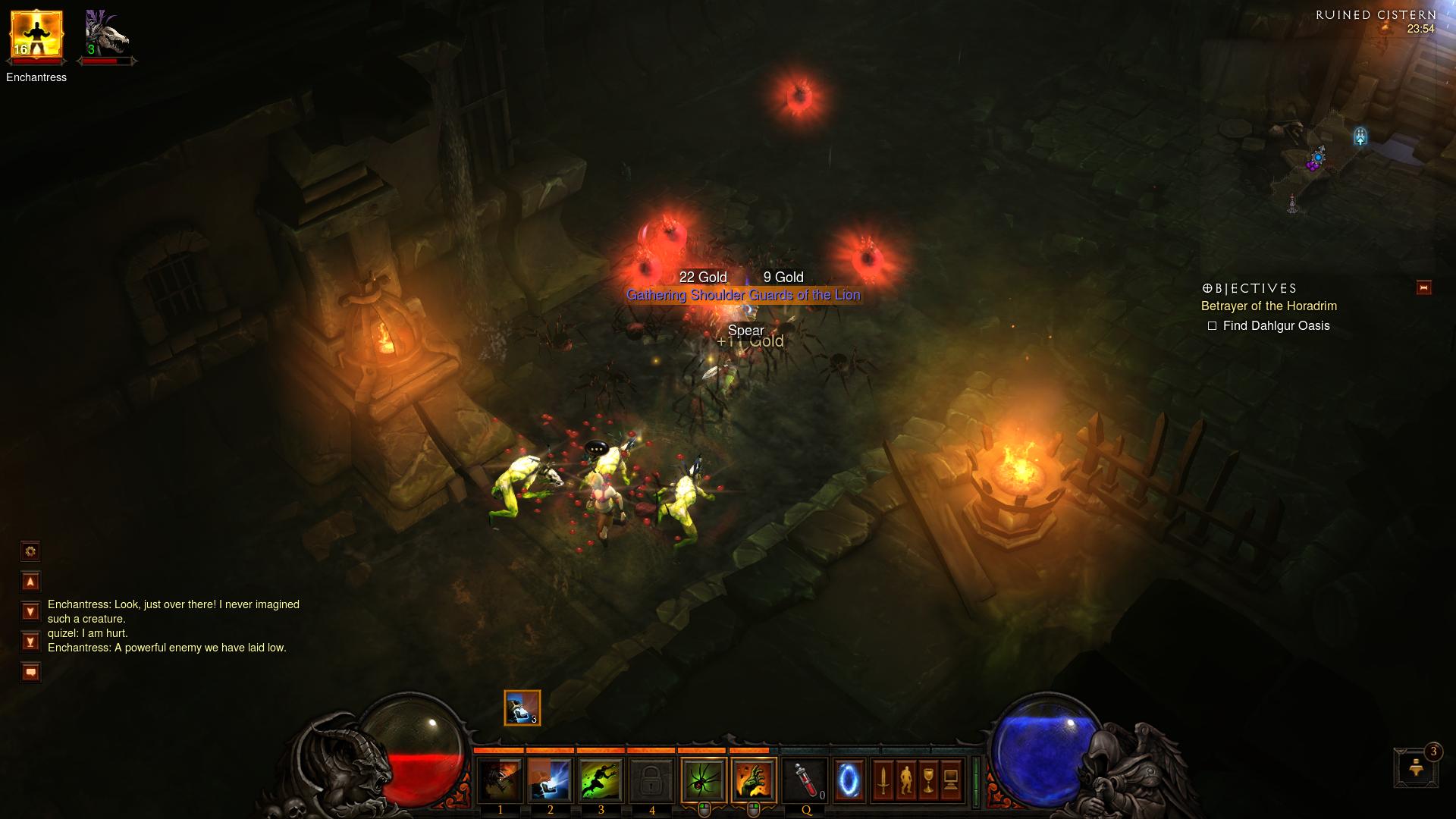Open chat settings gear button
The image size is (1456, 819).
[x=30, y=551]
